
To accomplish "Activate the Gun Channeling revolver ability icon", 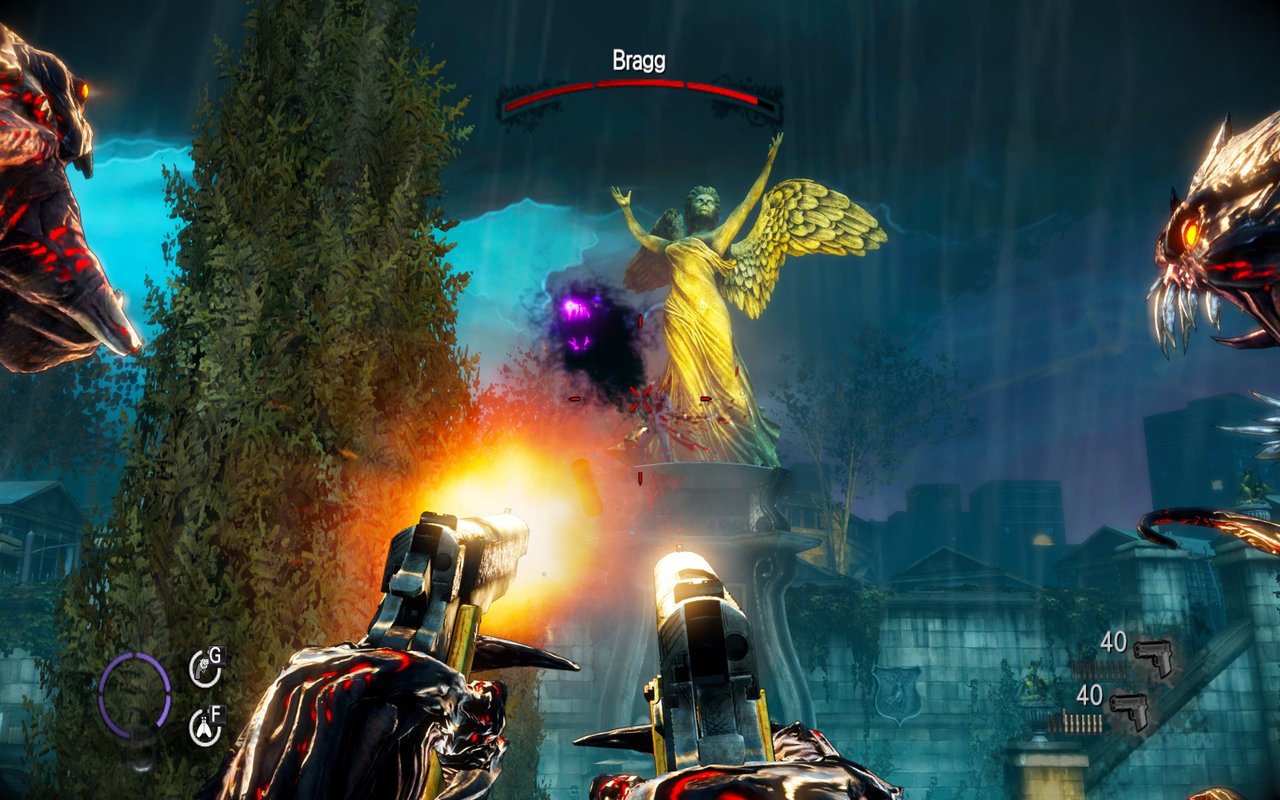I will tap(204, 669).
